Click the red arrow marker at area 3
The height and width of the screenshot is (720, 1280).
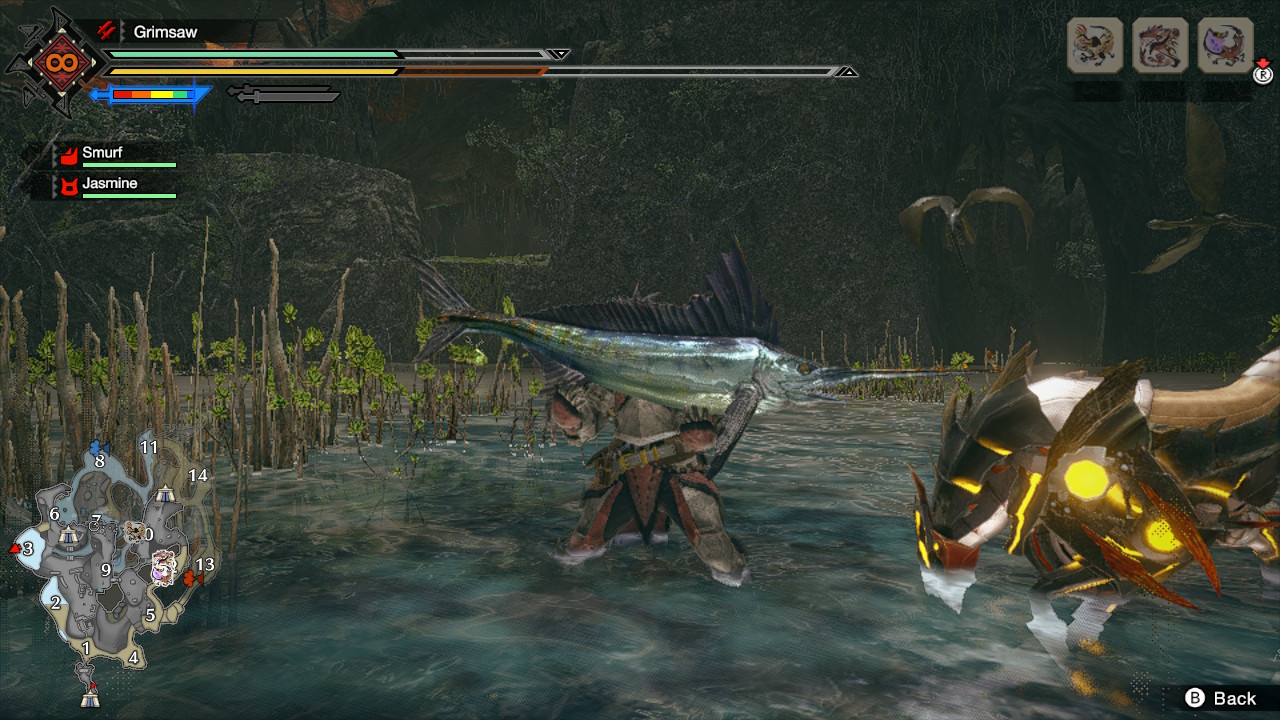click(x=15, y=548)
